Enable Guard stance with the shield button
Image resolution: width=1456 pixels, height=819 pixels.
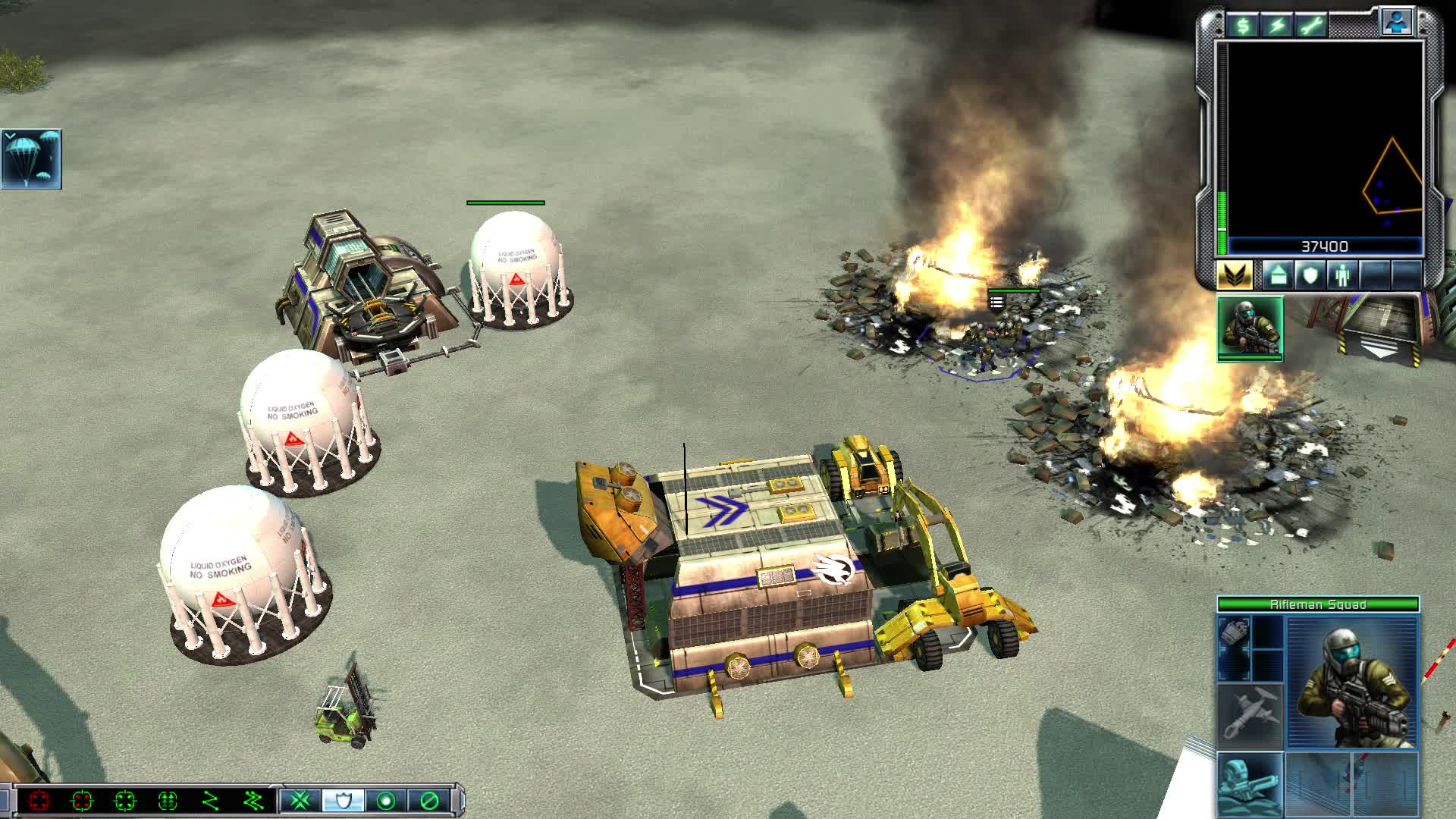pyautogui.click(x=341, y=799)
